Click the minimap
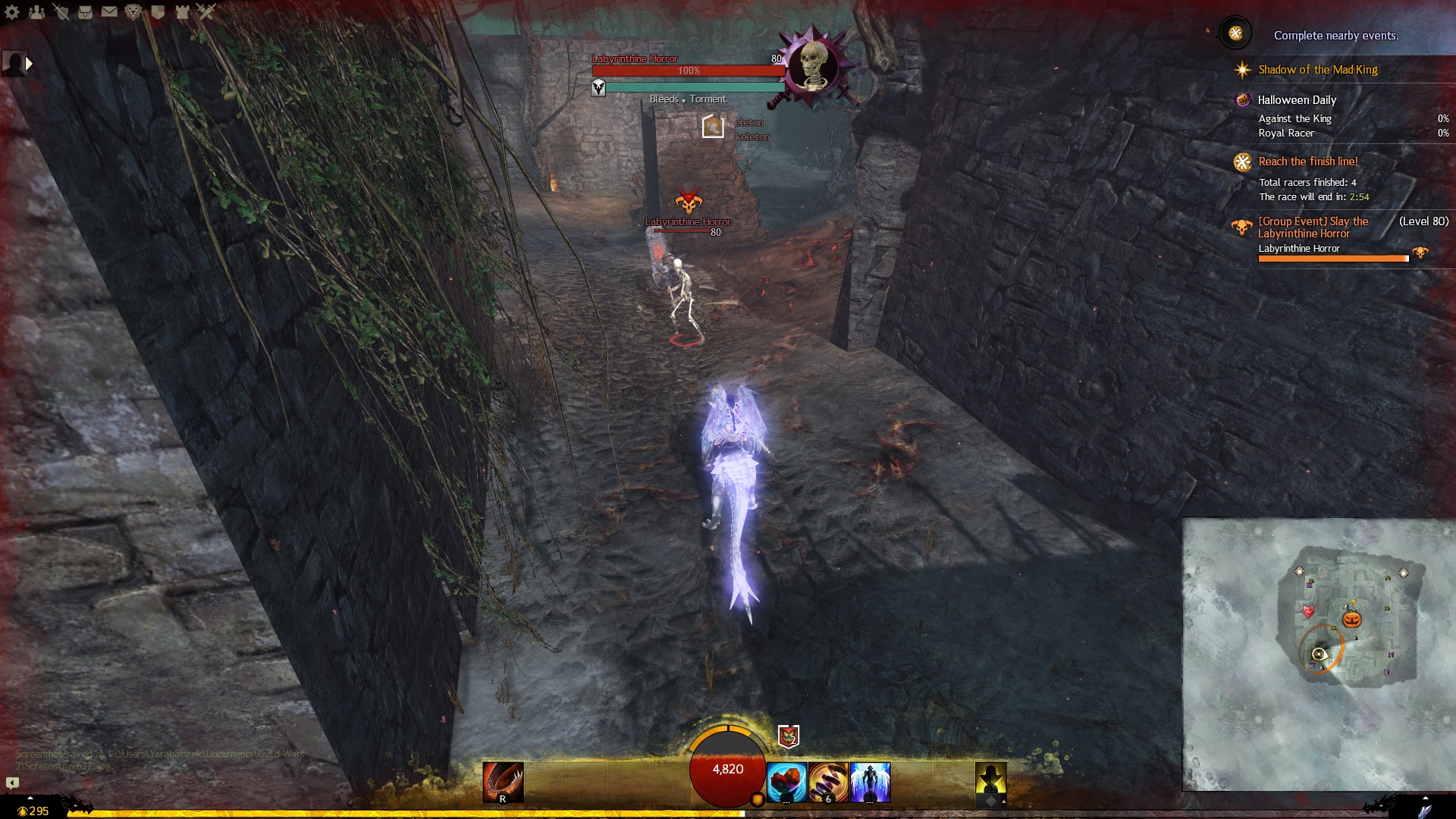 [x=1318, y=654]
